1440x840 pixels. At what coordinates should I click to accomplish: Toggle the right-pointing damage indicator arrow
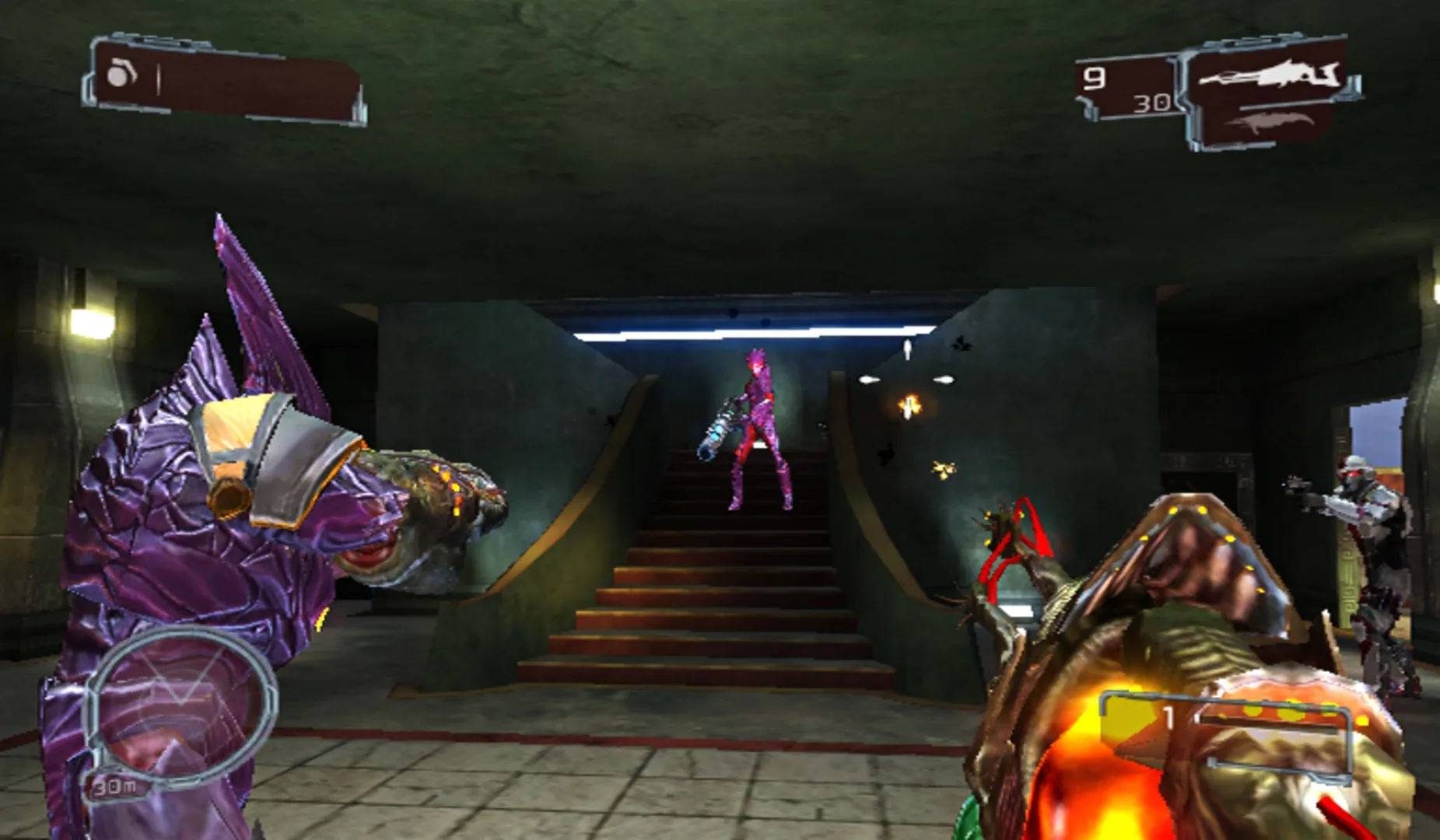click(x=944, y=379)
